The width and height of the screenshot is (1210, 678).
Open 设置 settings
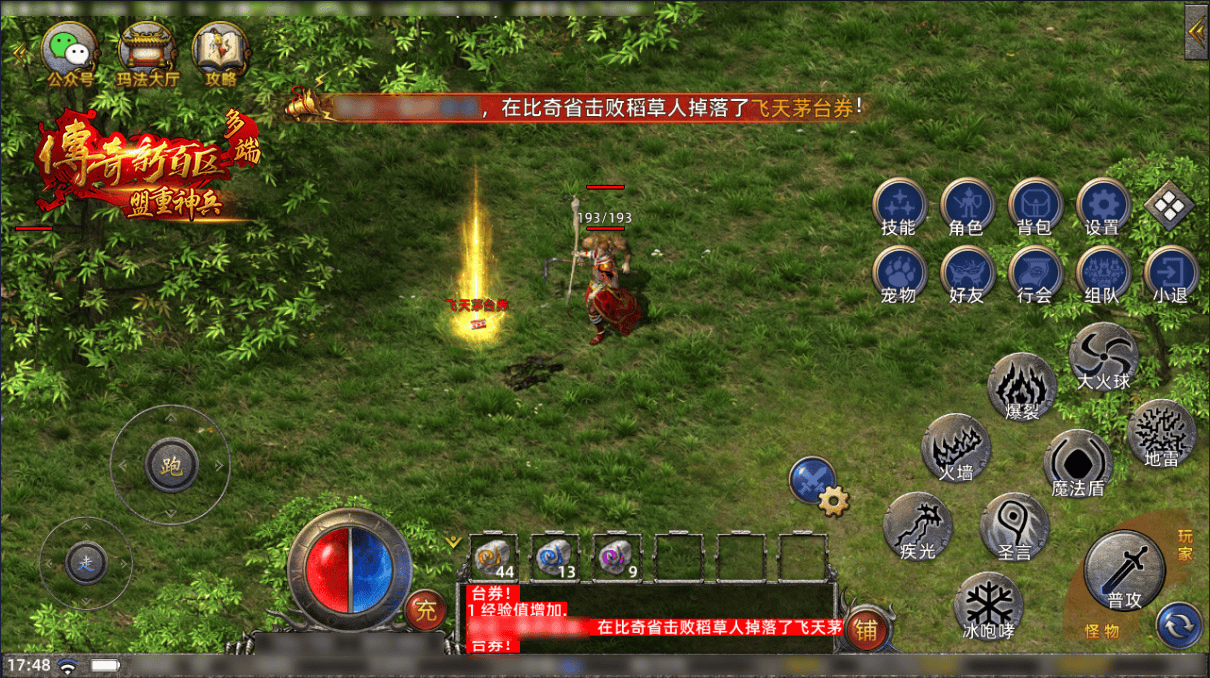tap(1102, 205)
